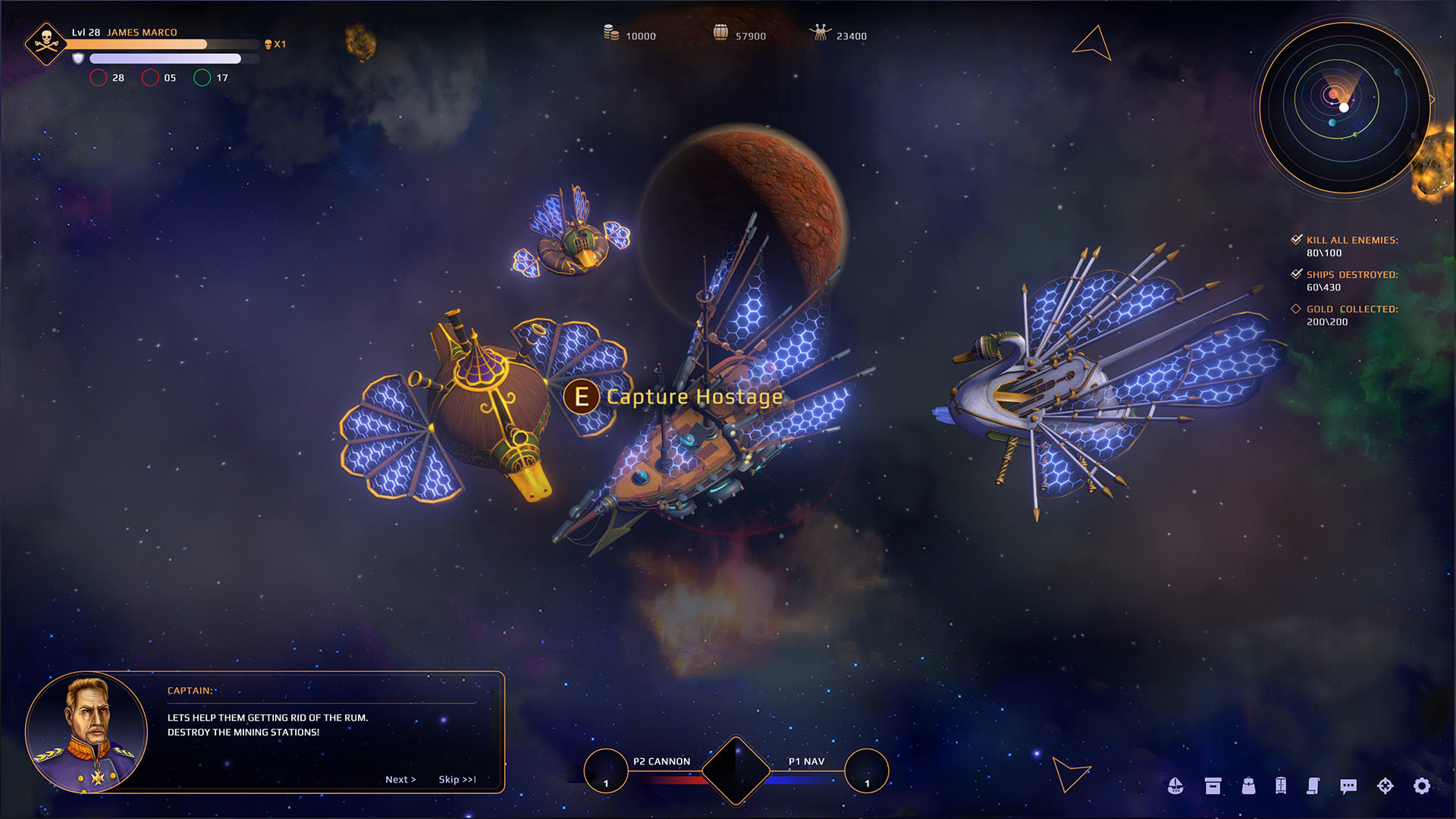The width and height of the screenshot is (1456, 819).
Task: Open the ship management icon
Action: (1176, 785)
